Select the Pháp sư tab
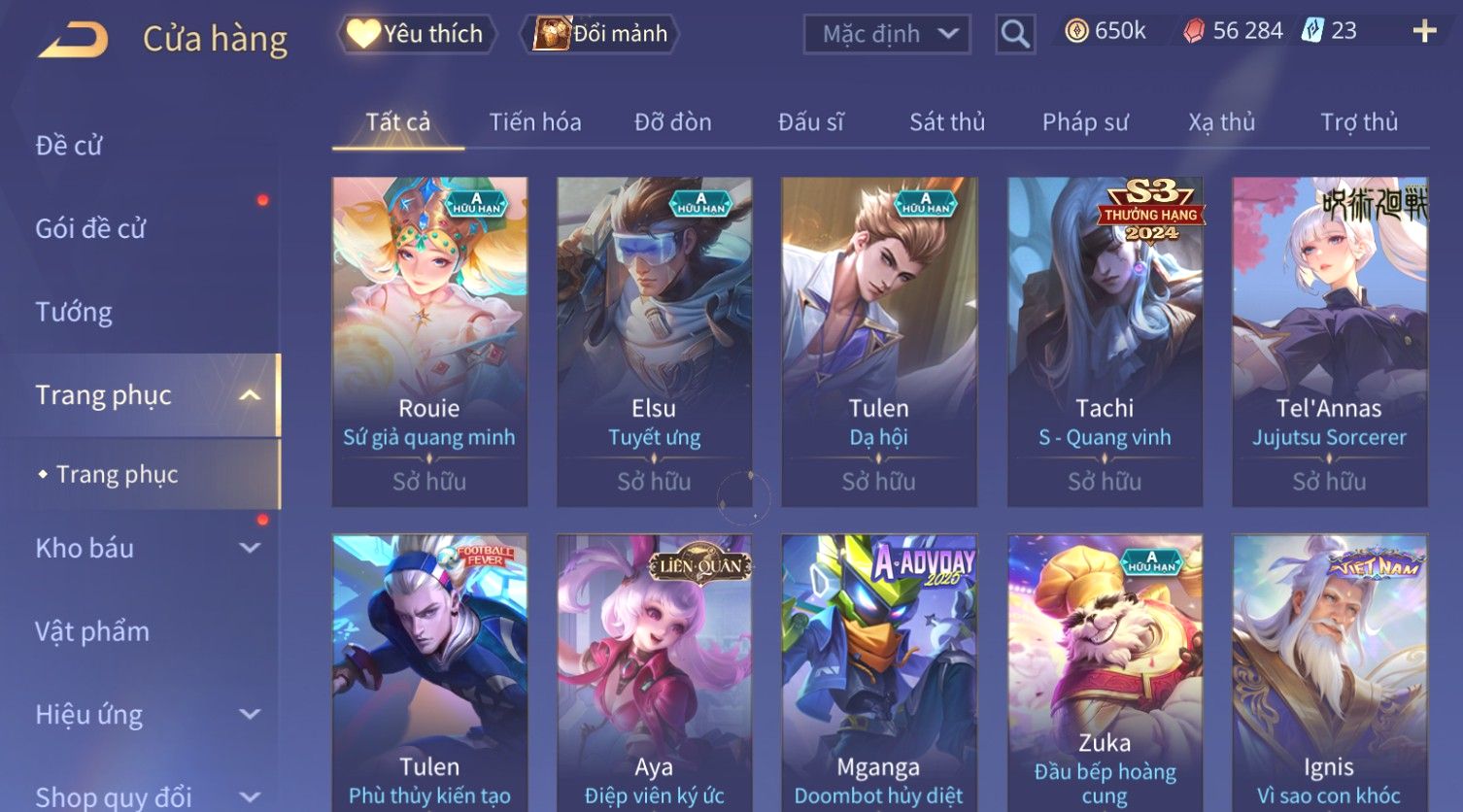Screen dimensions: 1463x812 pyautogui.click(x=1085, y=122)
